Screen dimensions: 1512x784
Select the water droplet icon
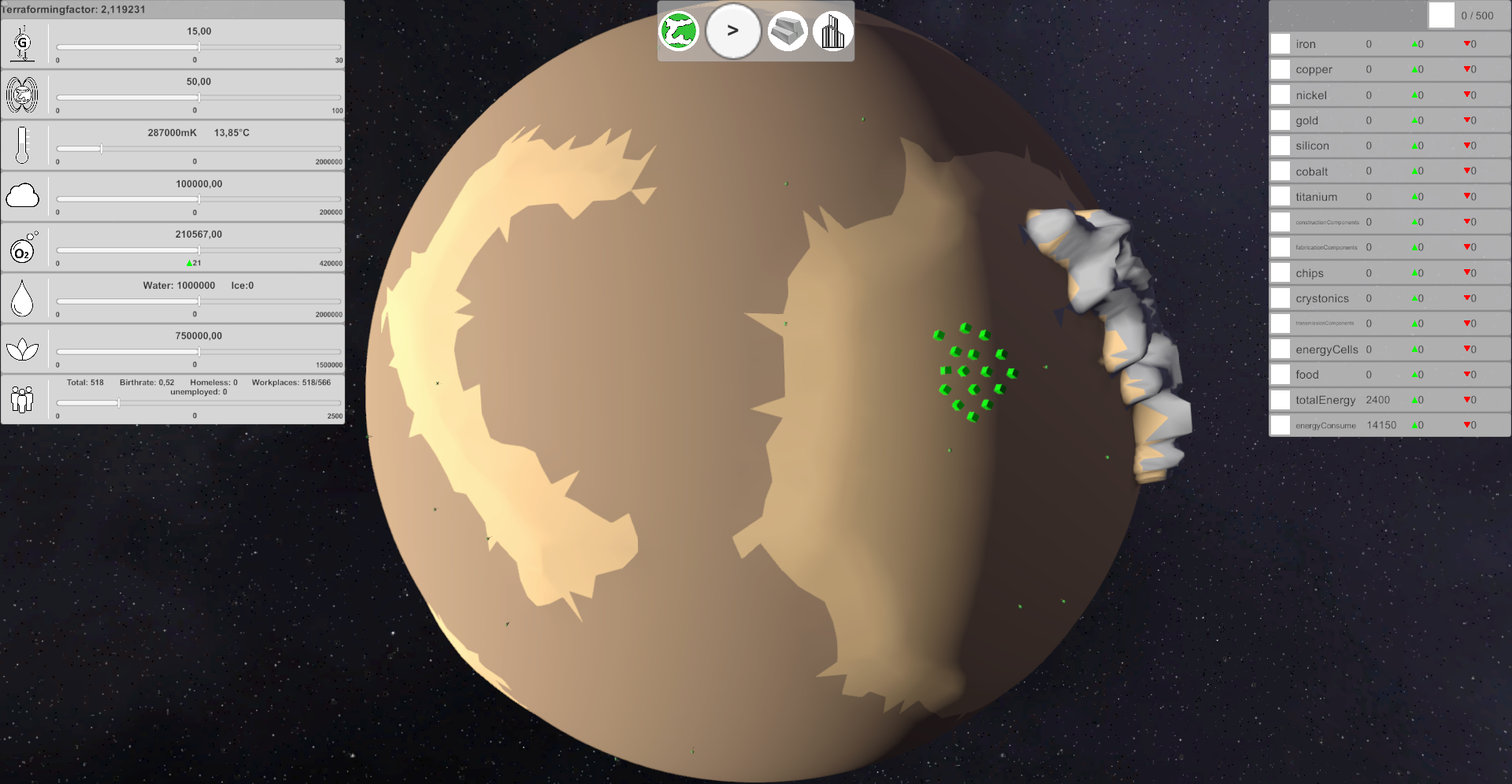pos(23,298)
